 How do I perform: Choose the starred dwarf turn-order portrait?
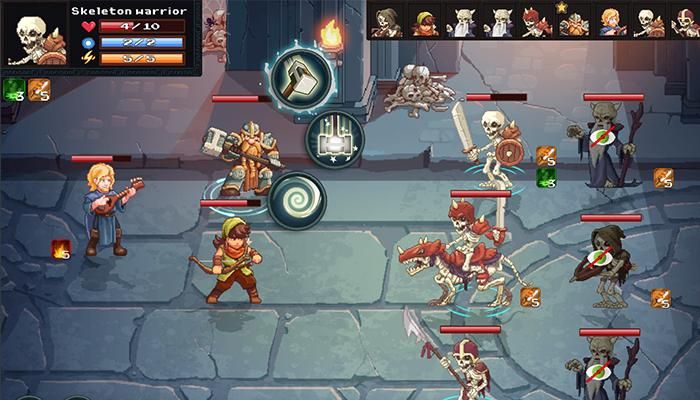574,21
